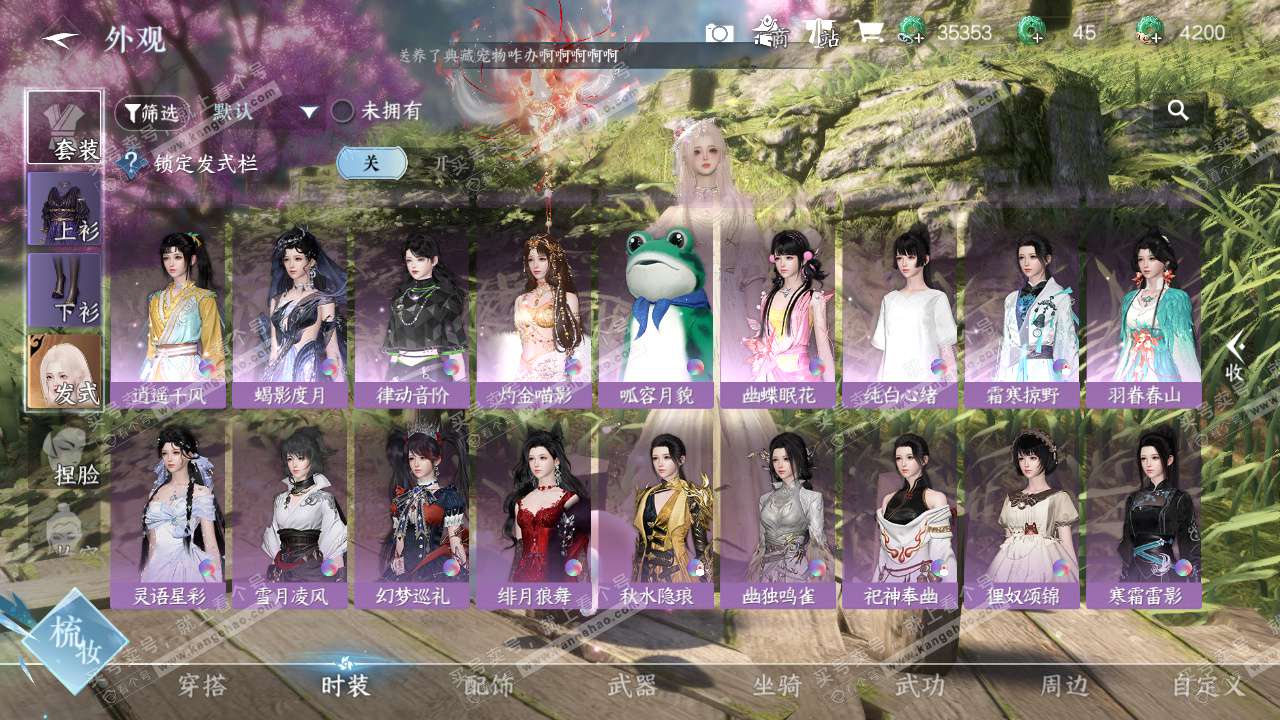Choose the 绯月狼舞 red dress outfit
1280x720 pixels.
point(534,512)
